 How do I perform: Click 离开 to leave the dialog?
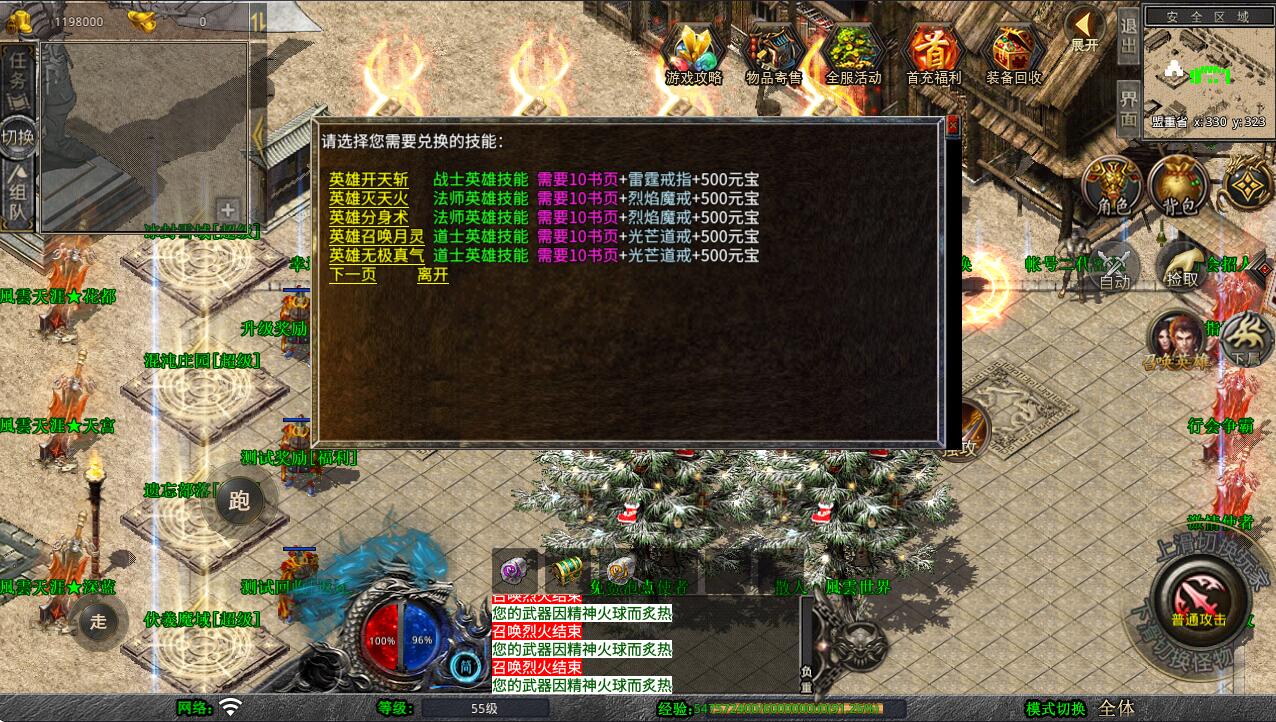click(432, 275)
